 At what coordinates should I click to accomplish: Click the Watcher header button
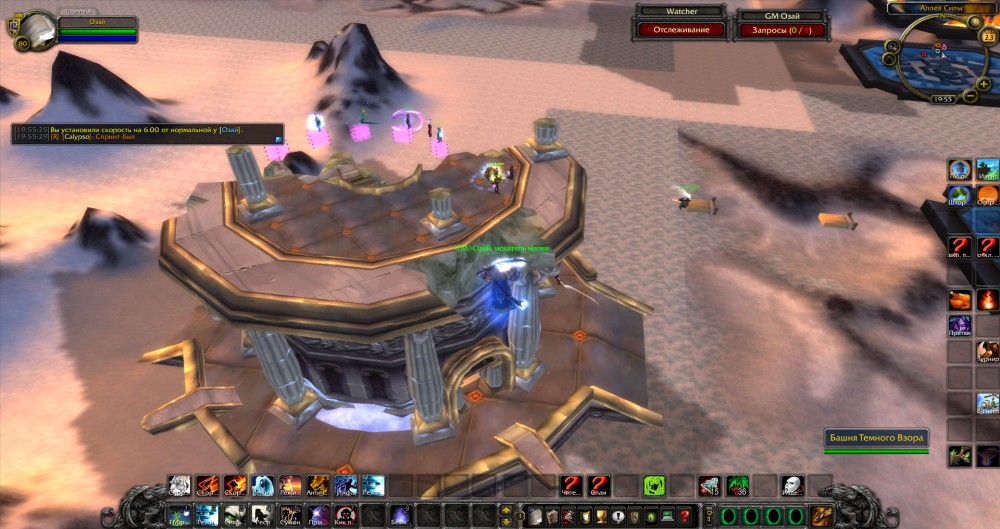point(681,13)
